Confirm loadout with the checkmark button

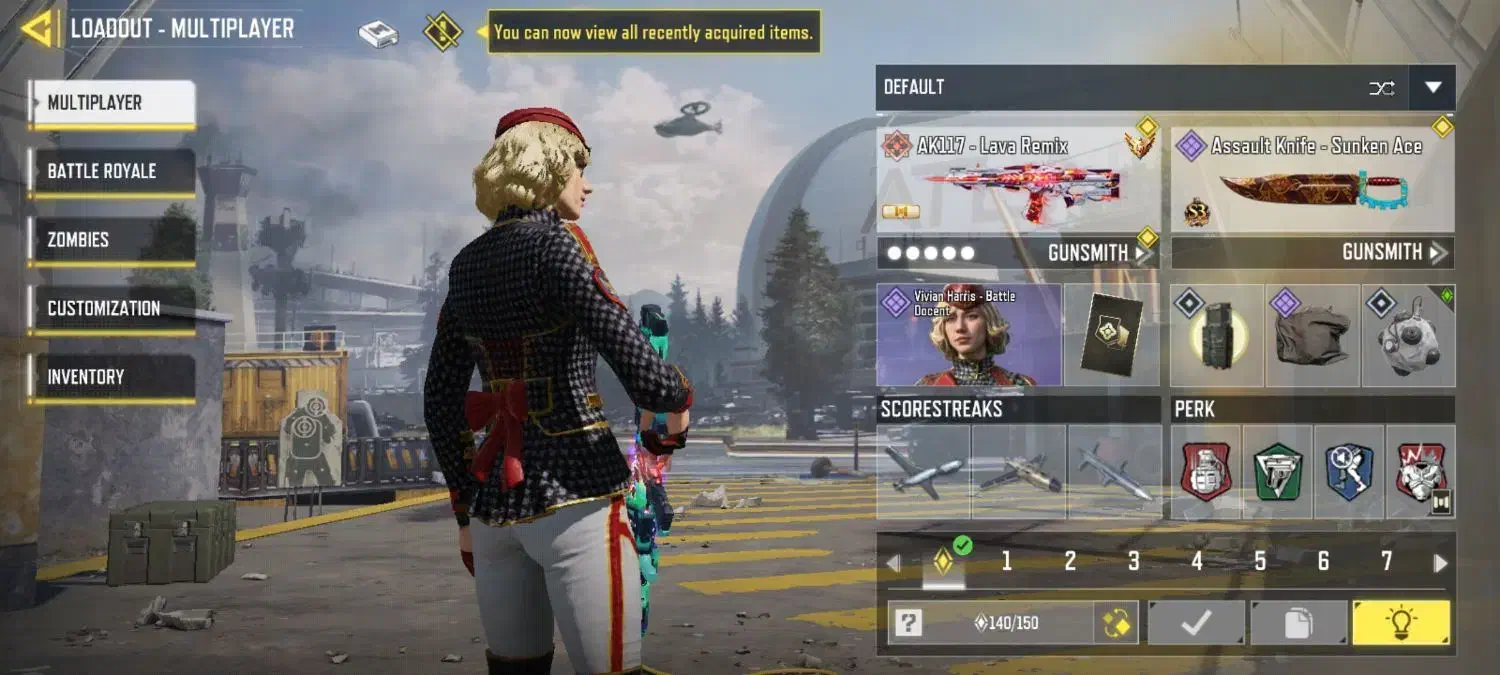tap(1196, 624)
